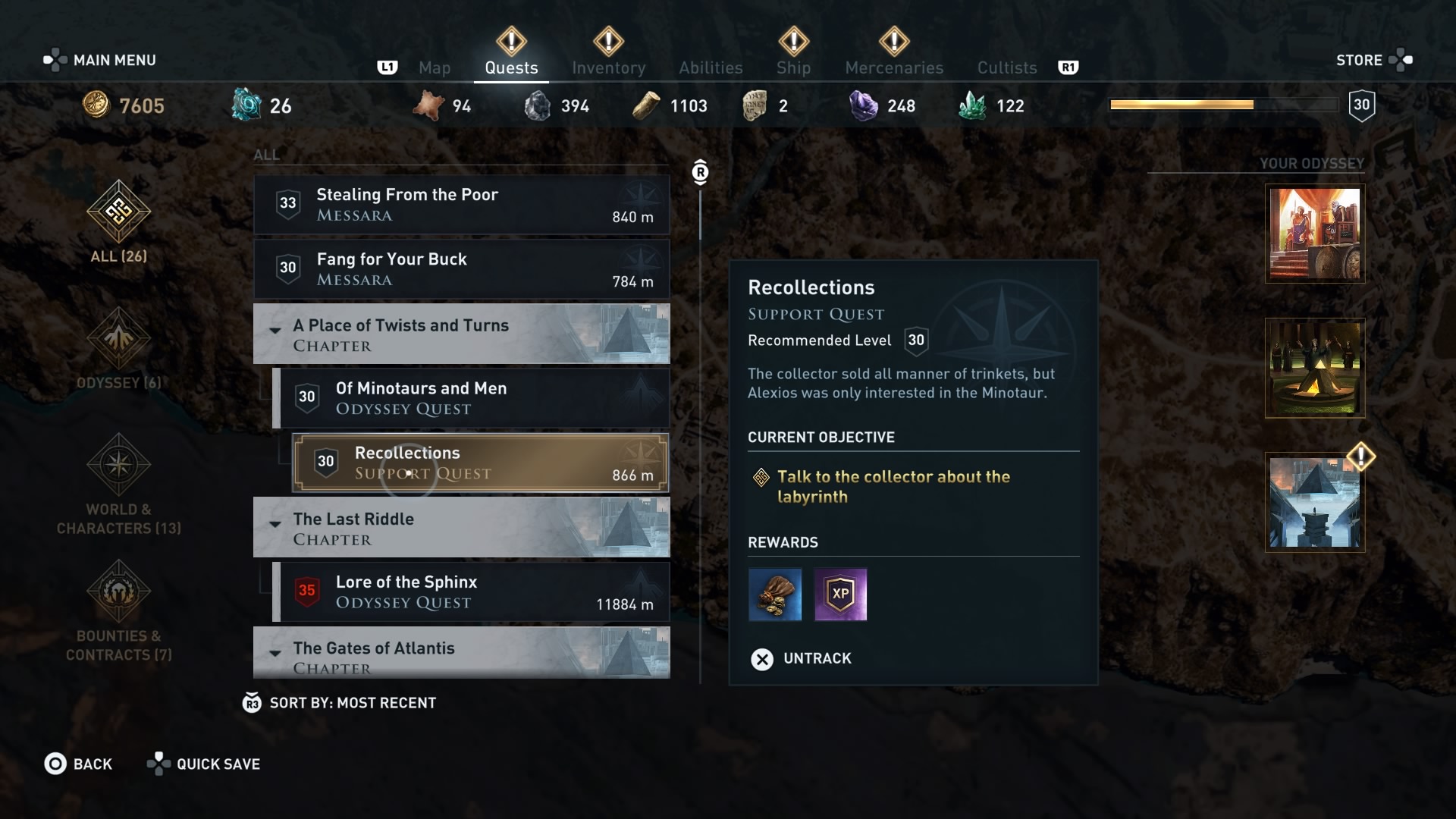
Task: Select the tracked Recollections support quest
Action: tap(480, 463)
